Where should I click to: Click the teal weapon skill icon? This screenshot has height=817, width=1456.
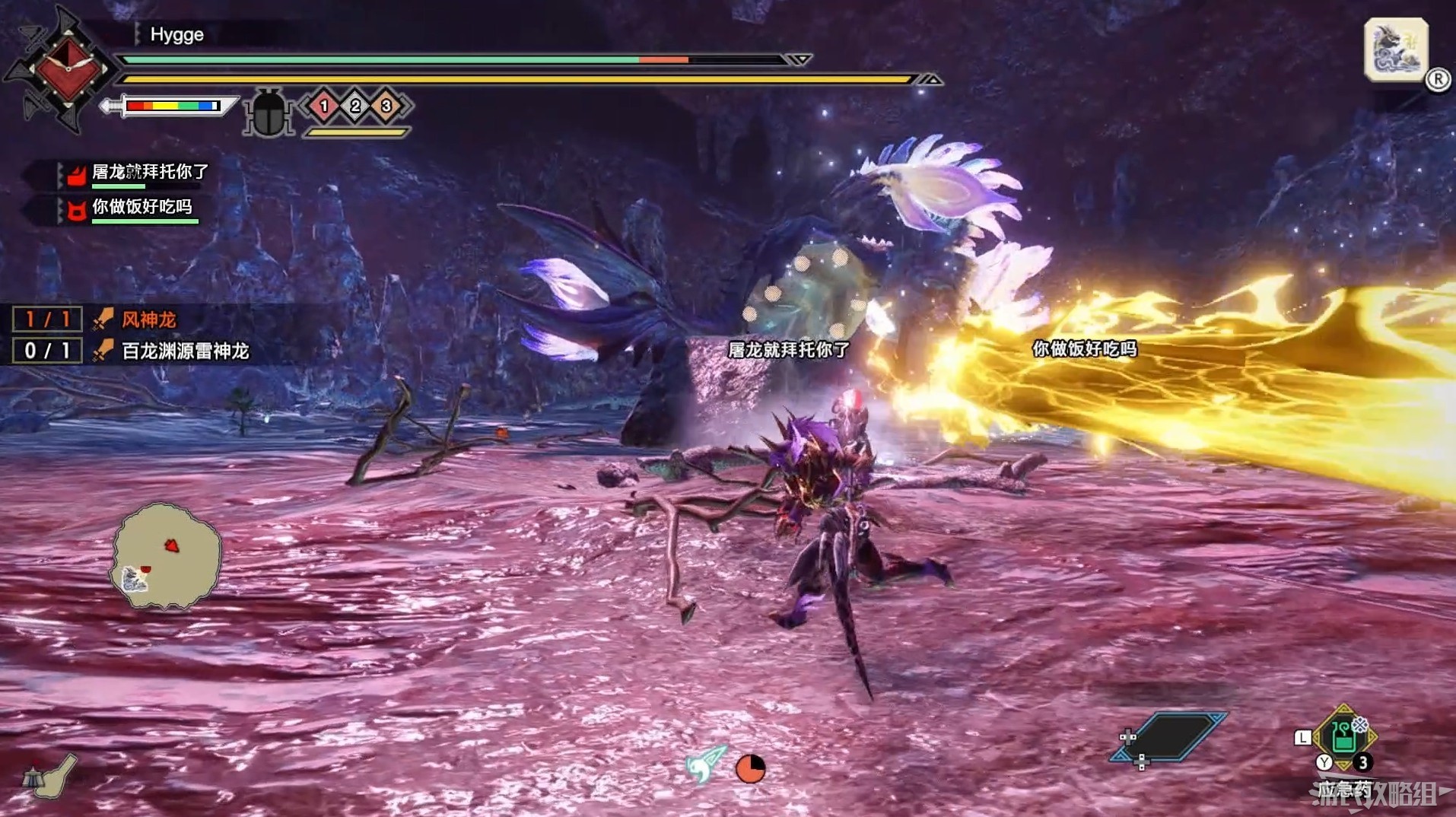pyautogui.click(x=704, y=765)
